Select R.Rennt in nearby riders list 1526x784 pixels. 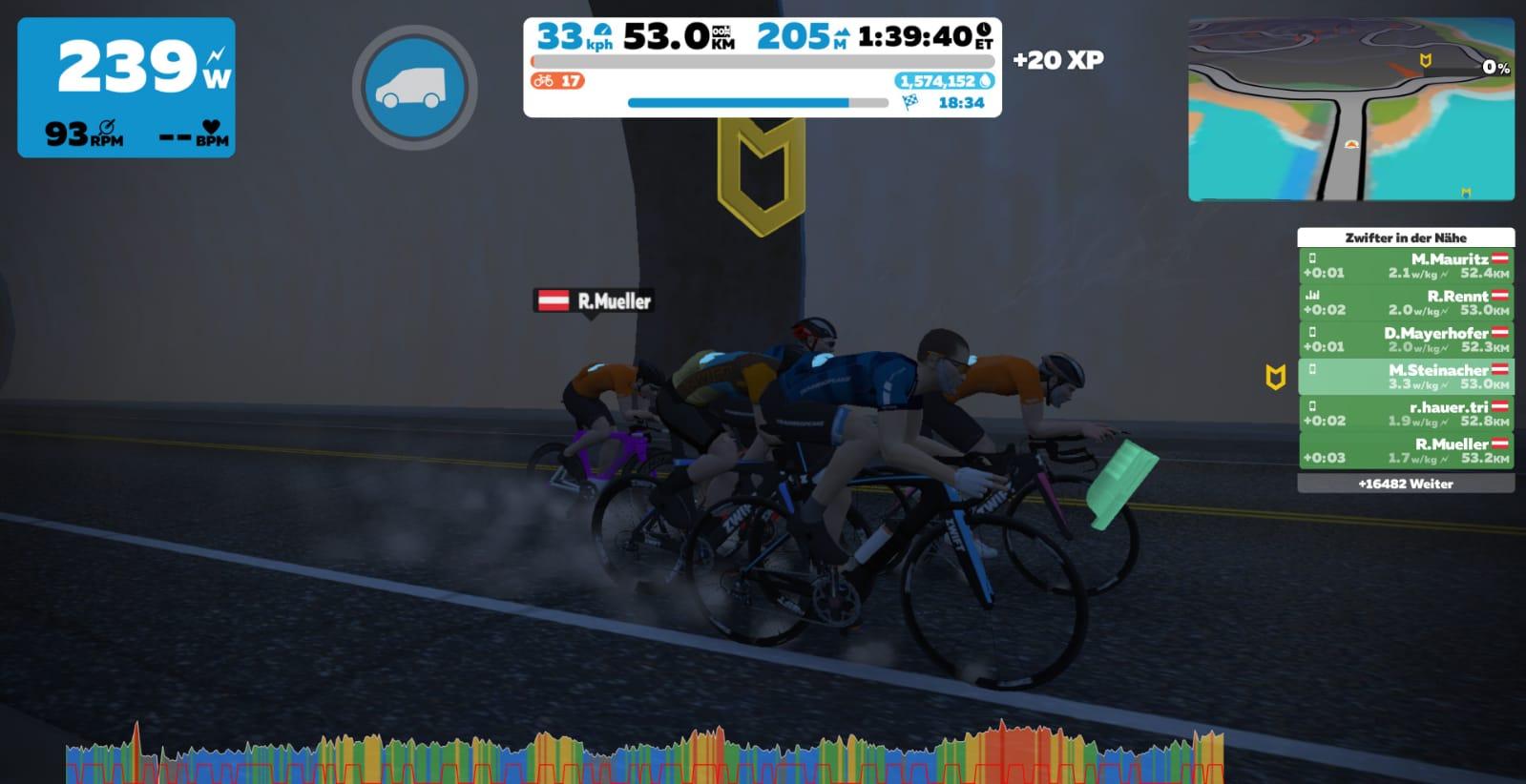(x=1405, y=302)
